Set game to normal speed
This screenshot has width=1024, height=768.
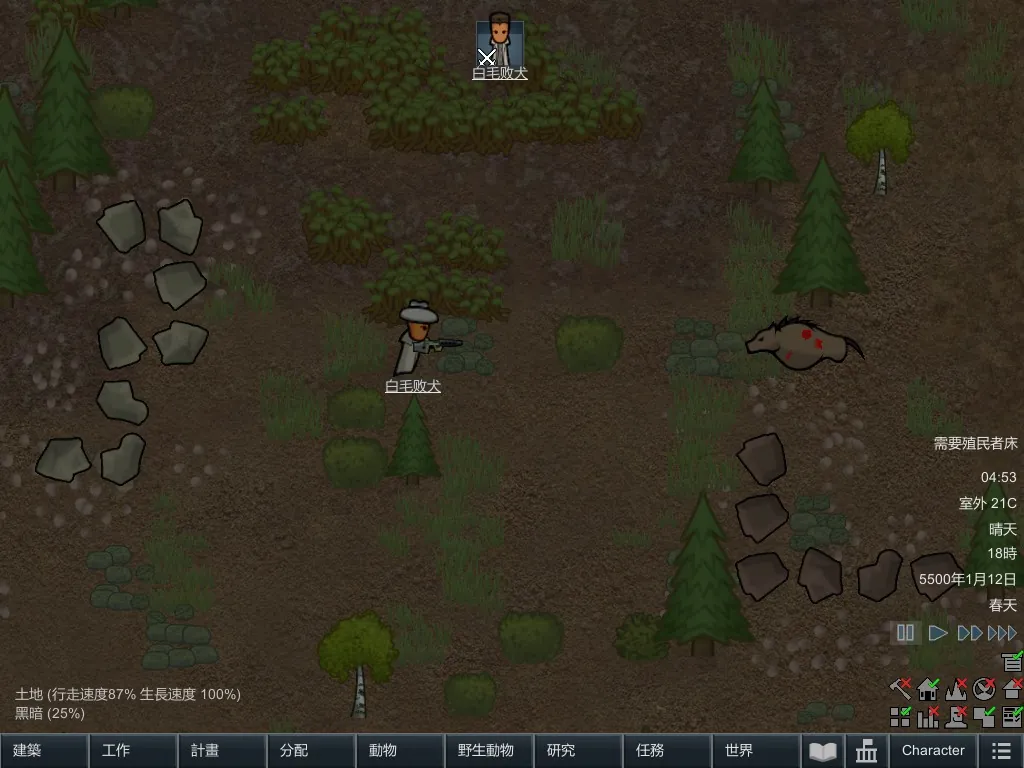pyautogui.click(x=938, y=632)
